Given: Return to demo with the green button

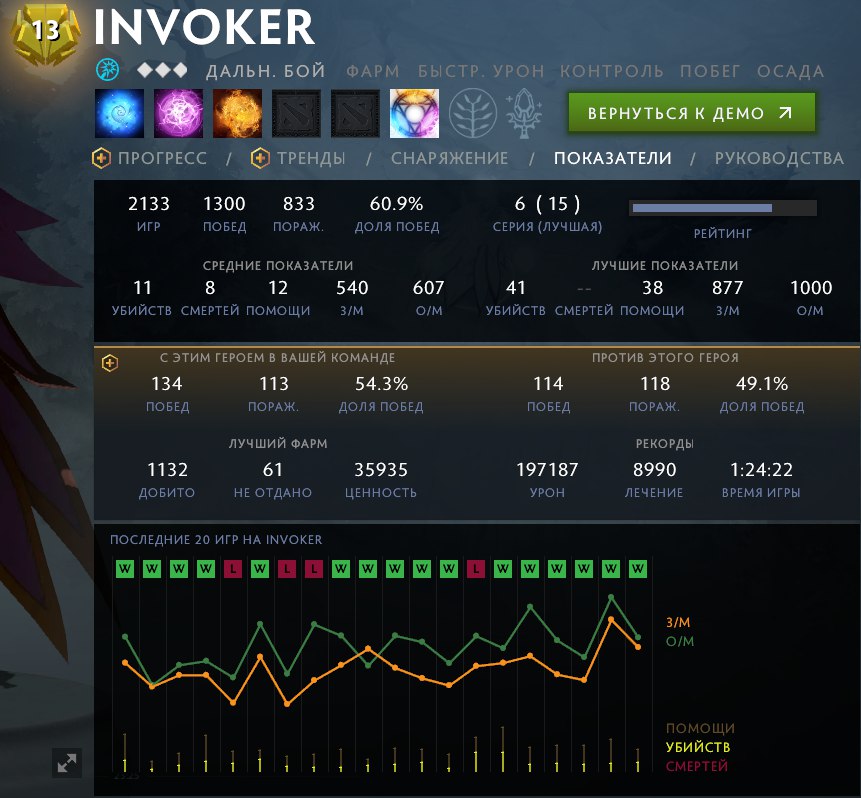Looking at the screenshot, I should [x=691, y=113].
